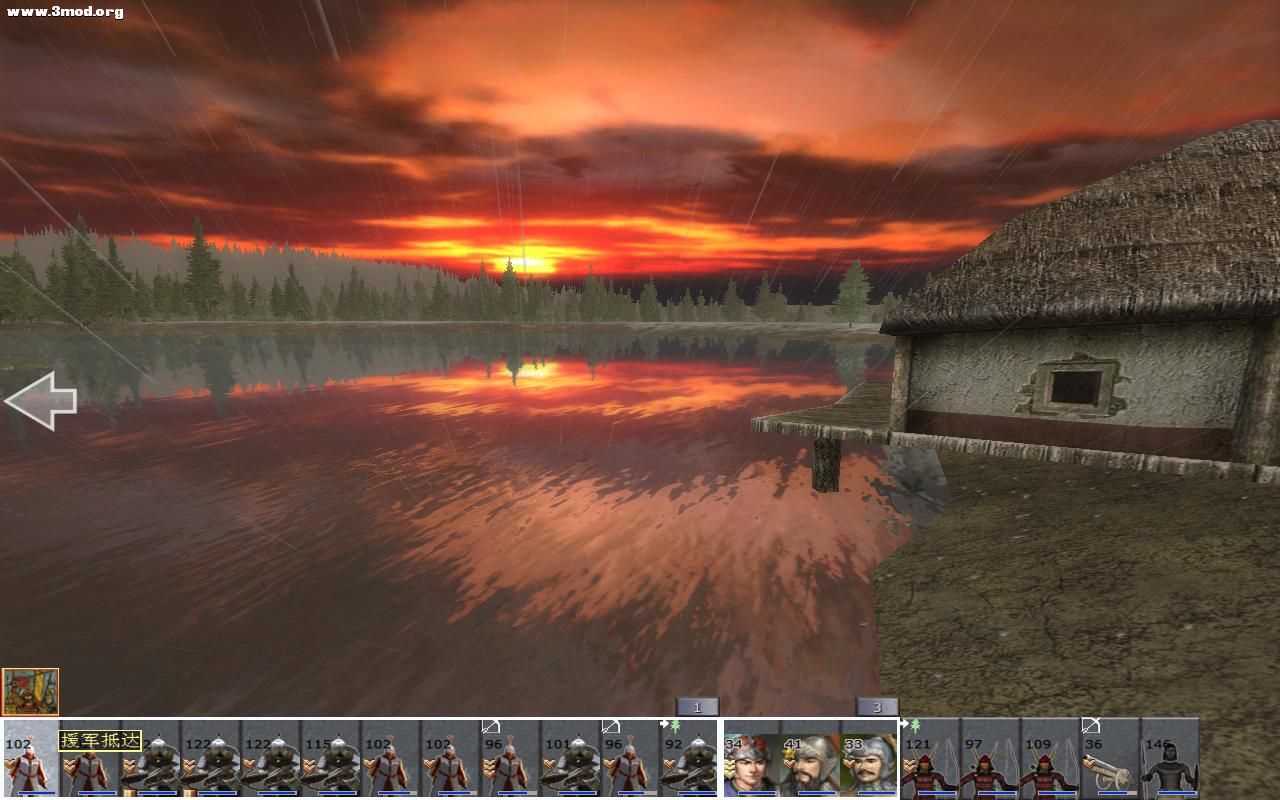Select the star experience badge on general portrait 41
The image size is (1280, 800).
tap(788, 752)
